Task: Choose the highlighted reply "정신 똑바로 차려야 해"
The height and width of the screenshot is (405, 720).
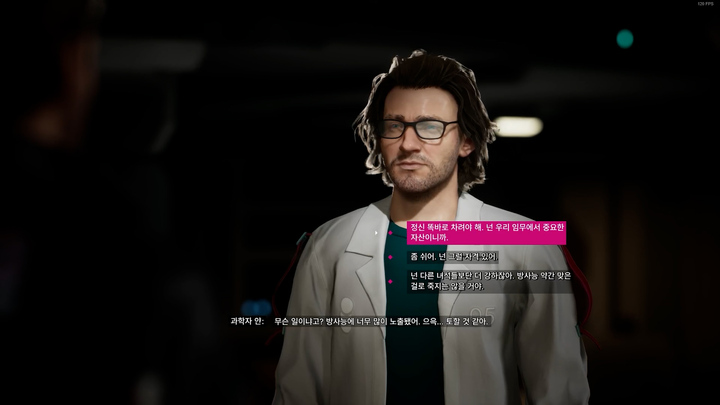Action: 486,233
